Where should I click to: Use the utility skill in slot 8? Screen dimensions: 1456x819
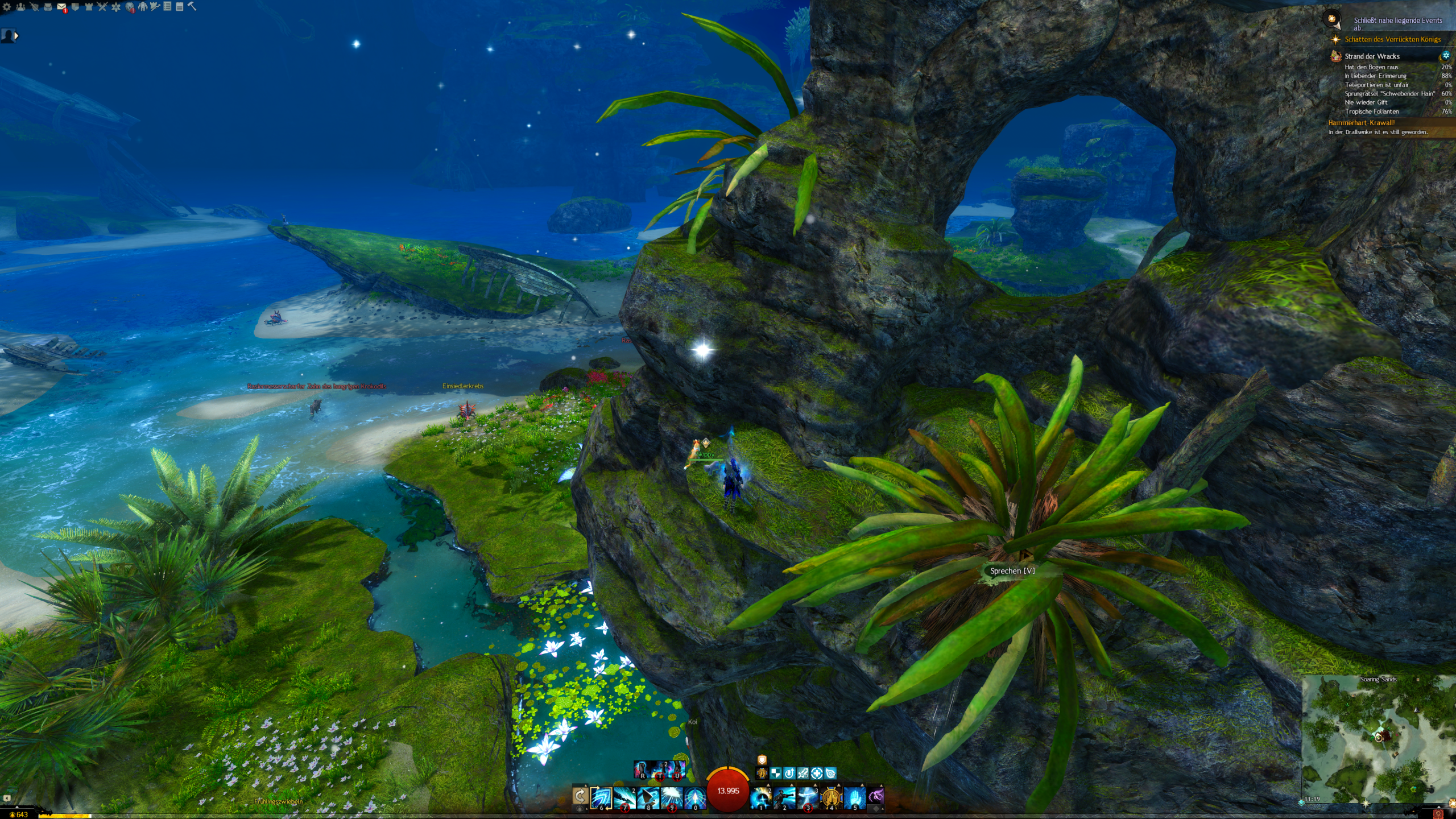pyautogui.click(x=648, y=798)
